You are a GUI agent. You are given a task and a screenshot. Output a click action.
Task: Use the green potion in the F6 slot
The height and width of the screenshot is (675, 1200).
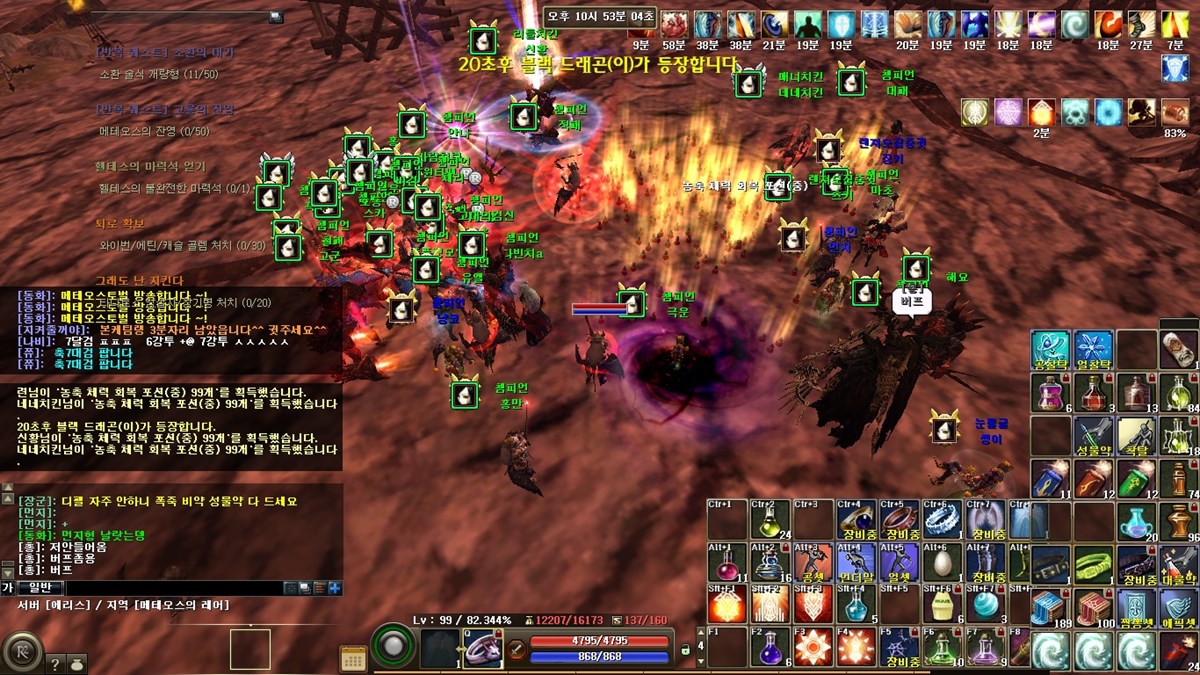pyautogui.click(x=940, y=648)
